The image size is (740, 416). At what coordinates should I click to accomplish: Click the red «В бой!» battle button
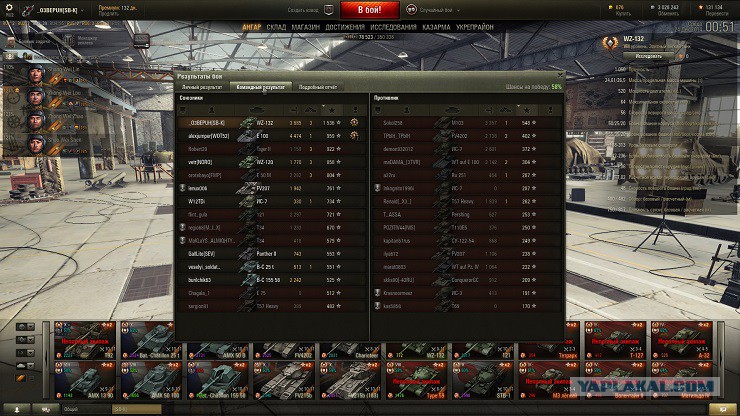[x=369, y=10]
